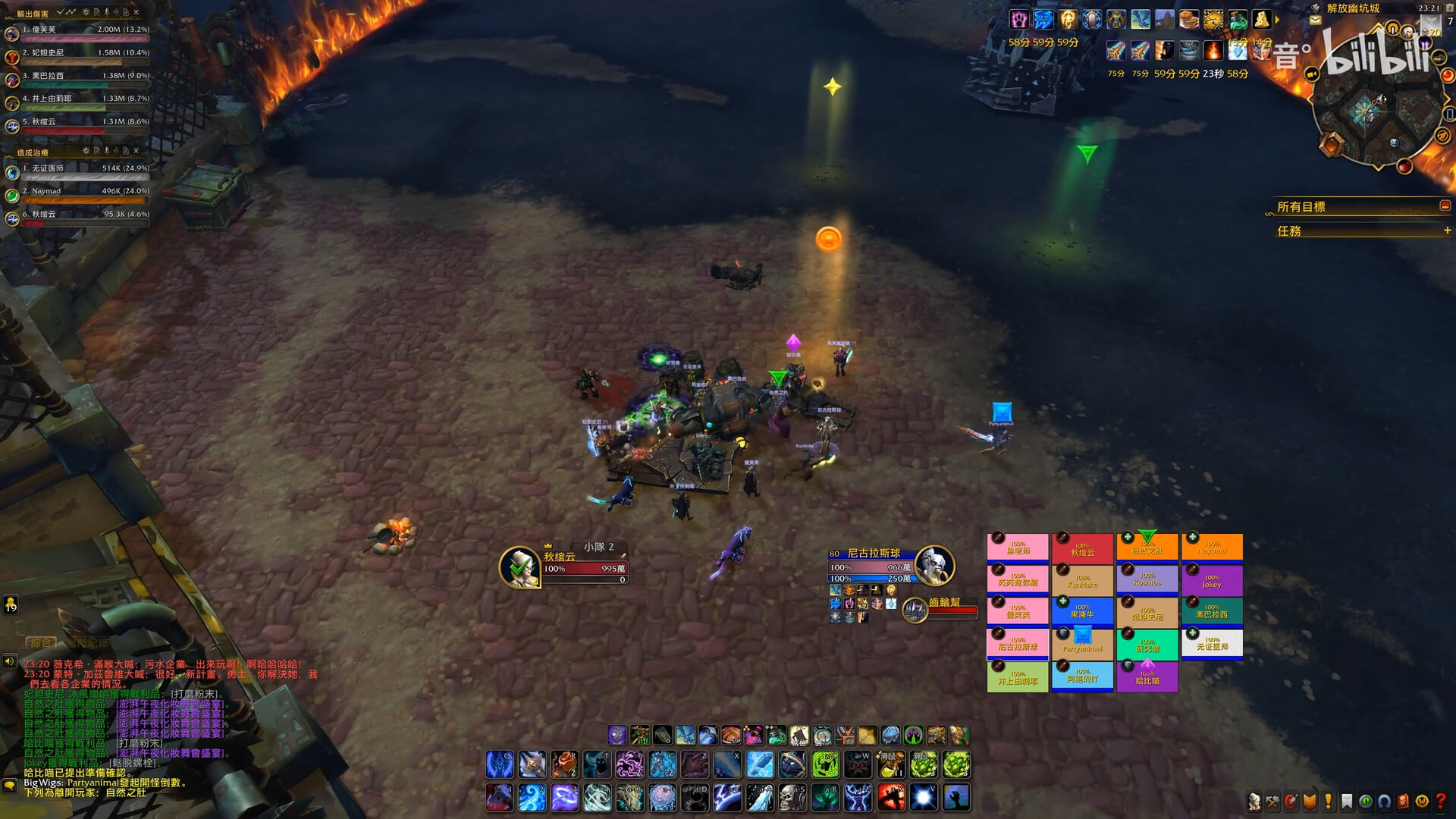
Task: Choose Kunkiske's raid frame
Action: click(x=1082, y=580)
